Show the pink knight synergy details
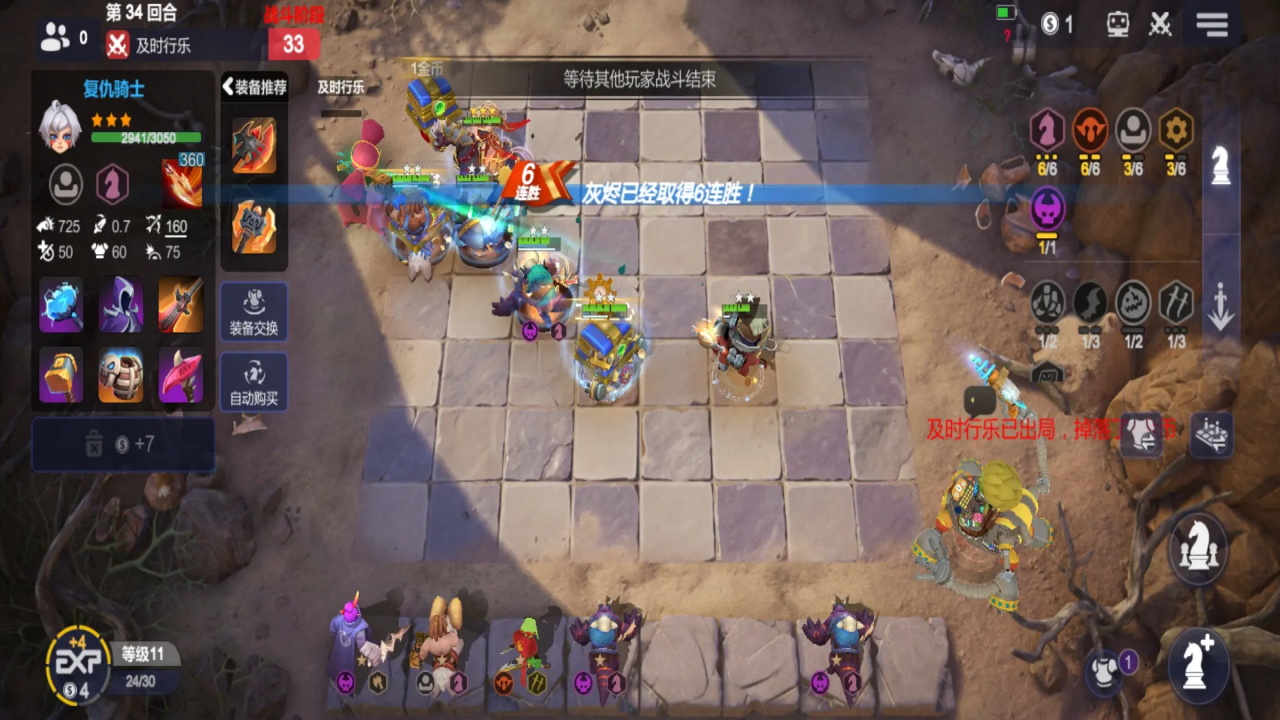Screen dimensions: 1280x720 pos(1047,130)
